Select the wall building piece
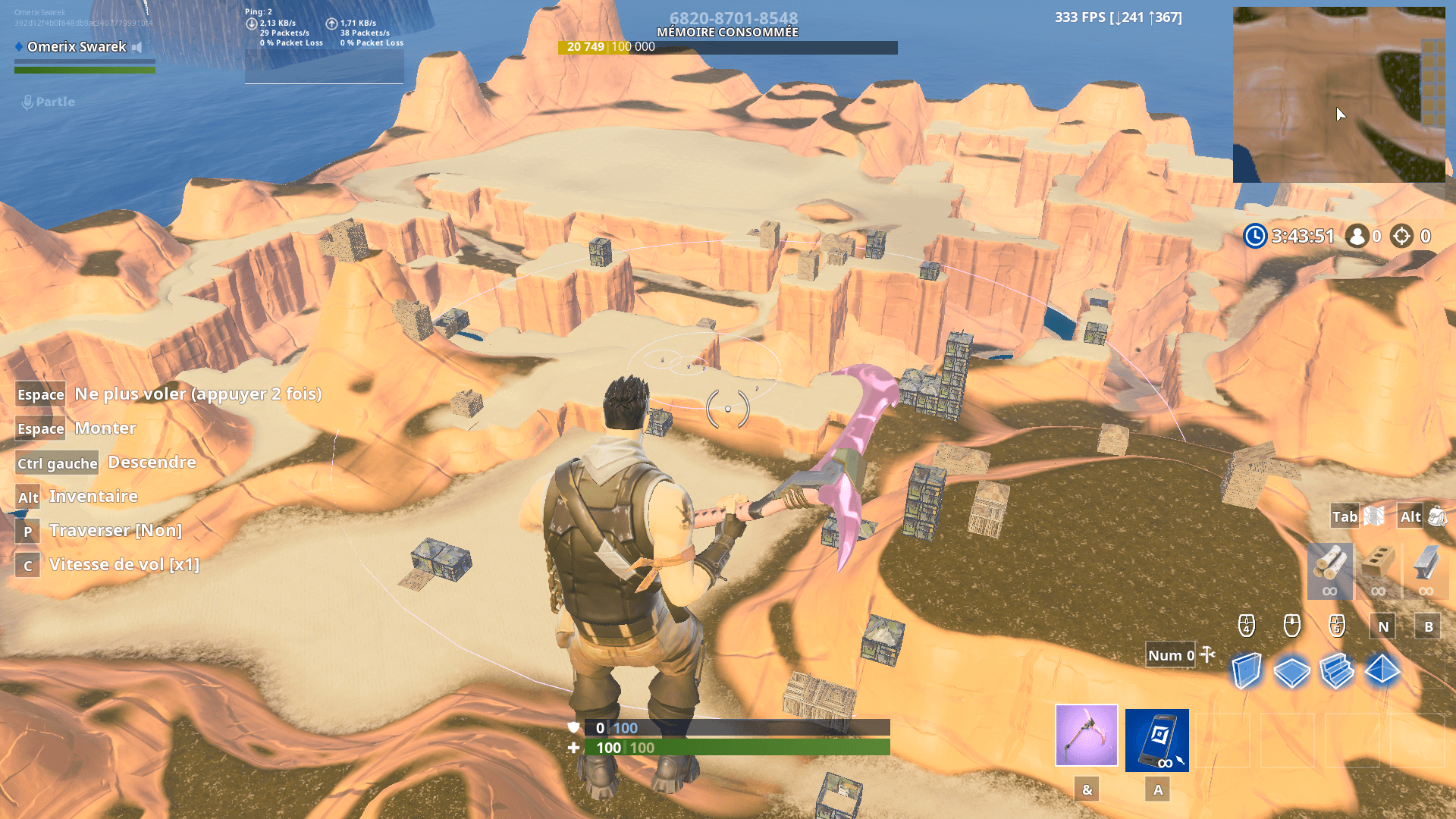Viewport: 1456px width, 819px height. (1246, 670)
